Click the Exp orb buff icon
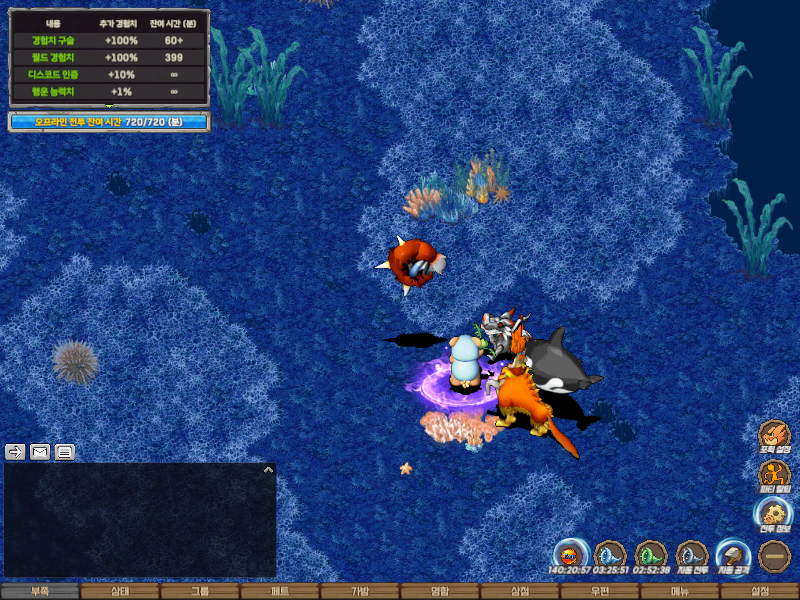This screenshot has width=800, height=600. click(569, 555)
